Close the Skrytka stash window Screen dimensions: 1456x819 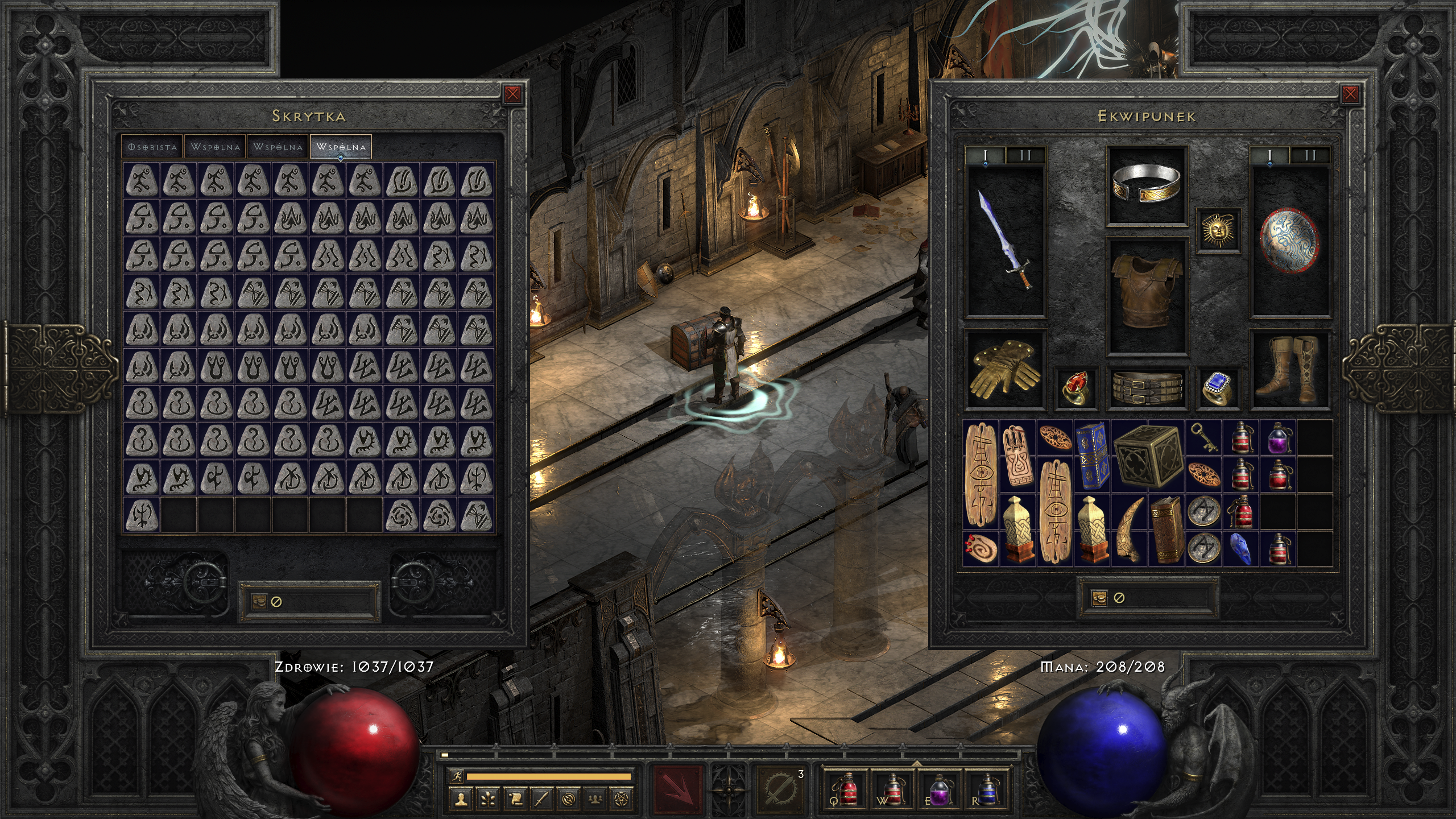[512, 94]
